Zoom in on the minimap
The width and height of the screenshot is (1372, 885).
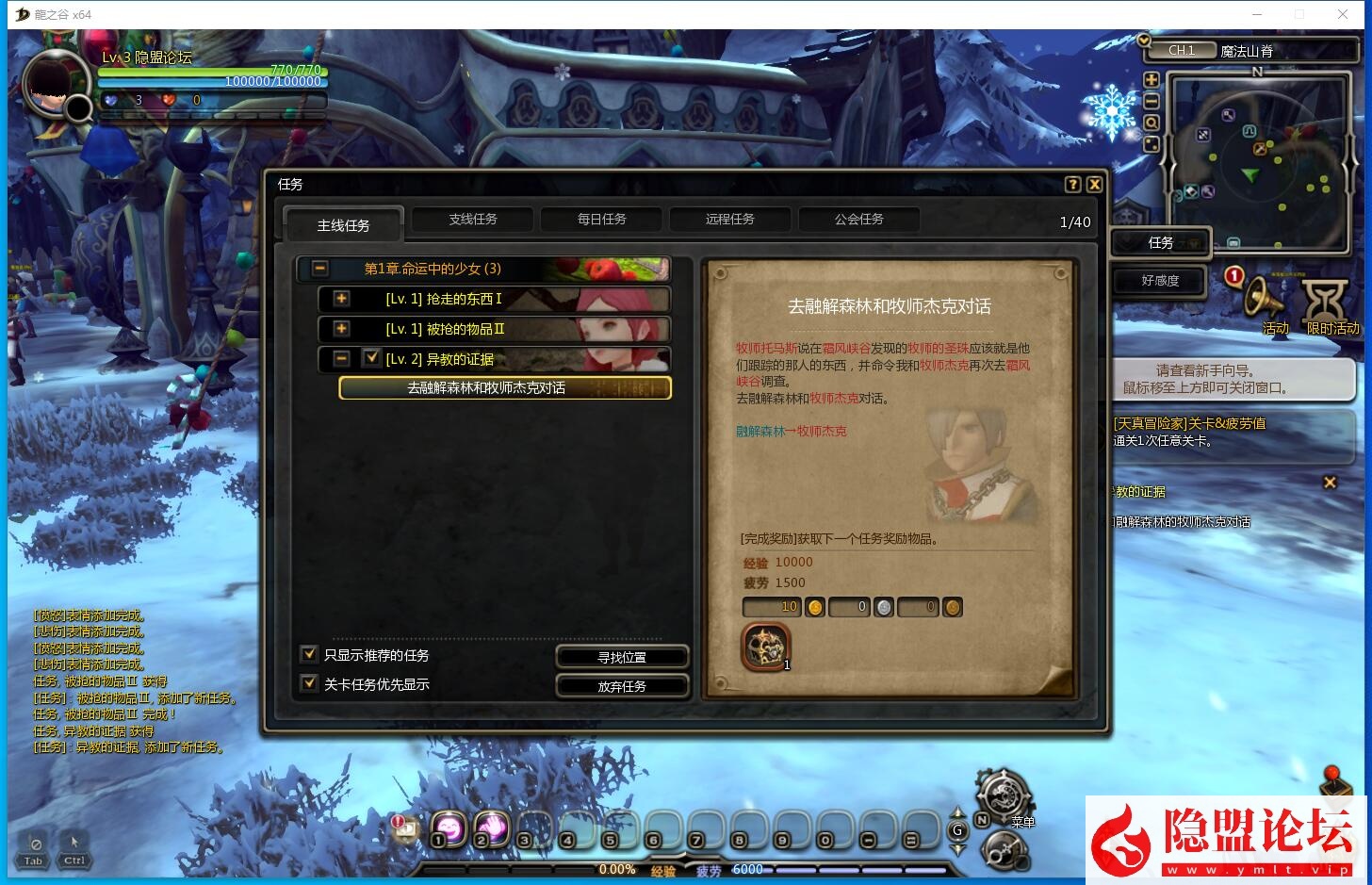pos(1151,79)
